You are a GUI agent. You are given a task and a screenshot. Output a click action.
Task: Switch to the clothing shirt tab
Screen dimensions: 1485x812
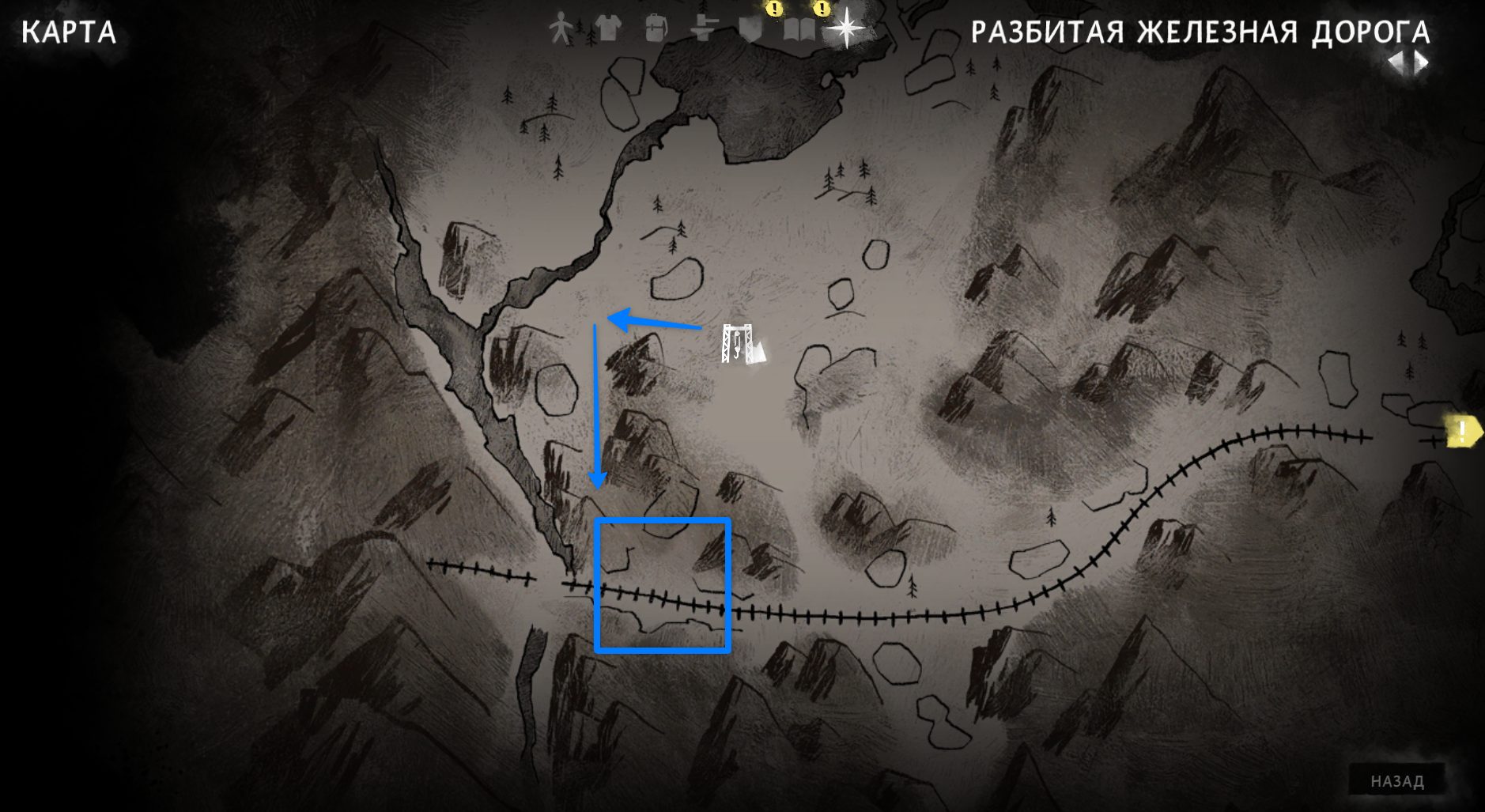pyautogui.click(x=608, y=28)
